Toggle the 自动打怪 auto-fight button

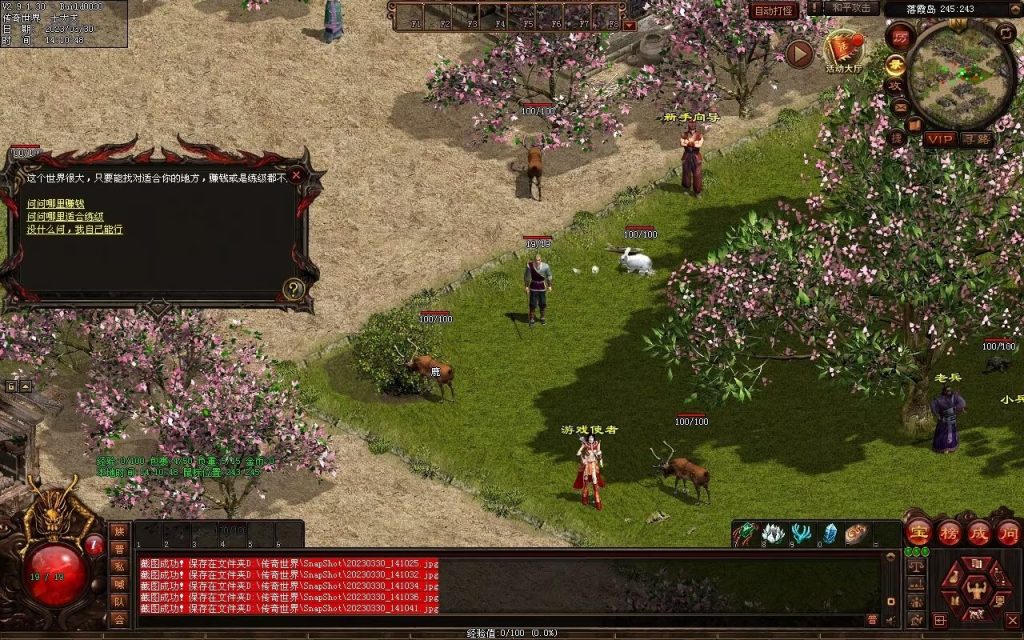click(774, 10)
